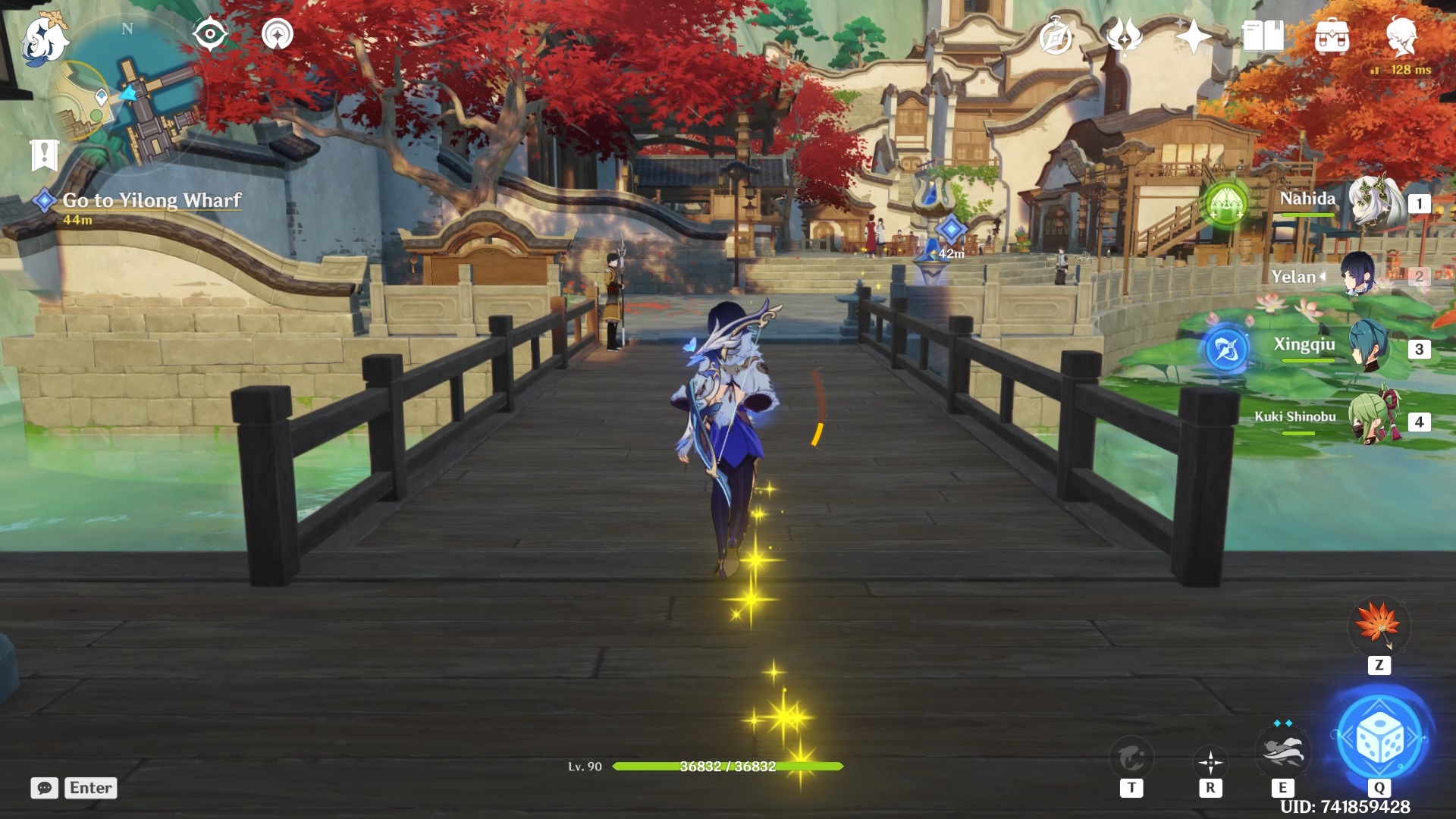Open the quest Go to Yilong Wharf
This screenshot has width=1456, height=819.
(x=150, y=201)
